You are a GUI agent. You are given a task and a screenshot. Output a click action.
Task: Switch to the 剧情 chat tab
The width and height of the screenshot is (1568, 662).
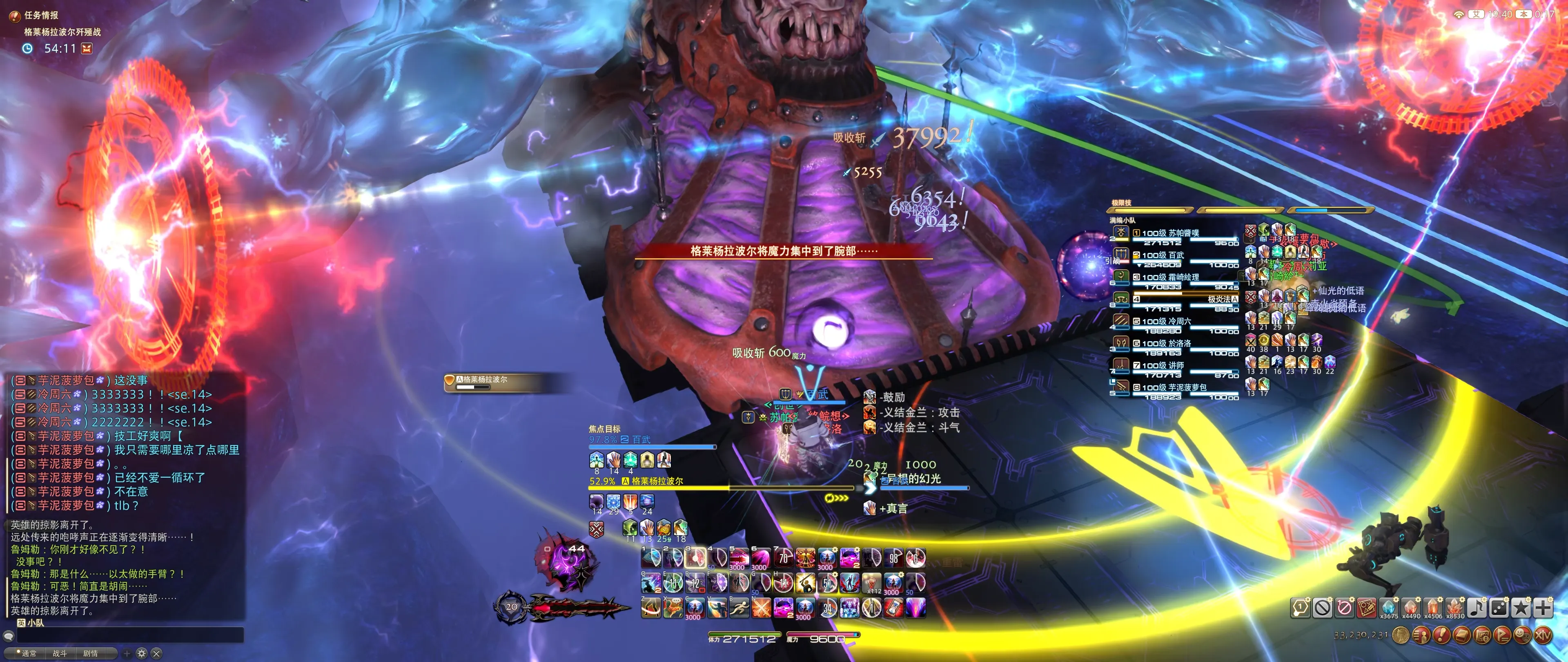point(90,653)
